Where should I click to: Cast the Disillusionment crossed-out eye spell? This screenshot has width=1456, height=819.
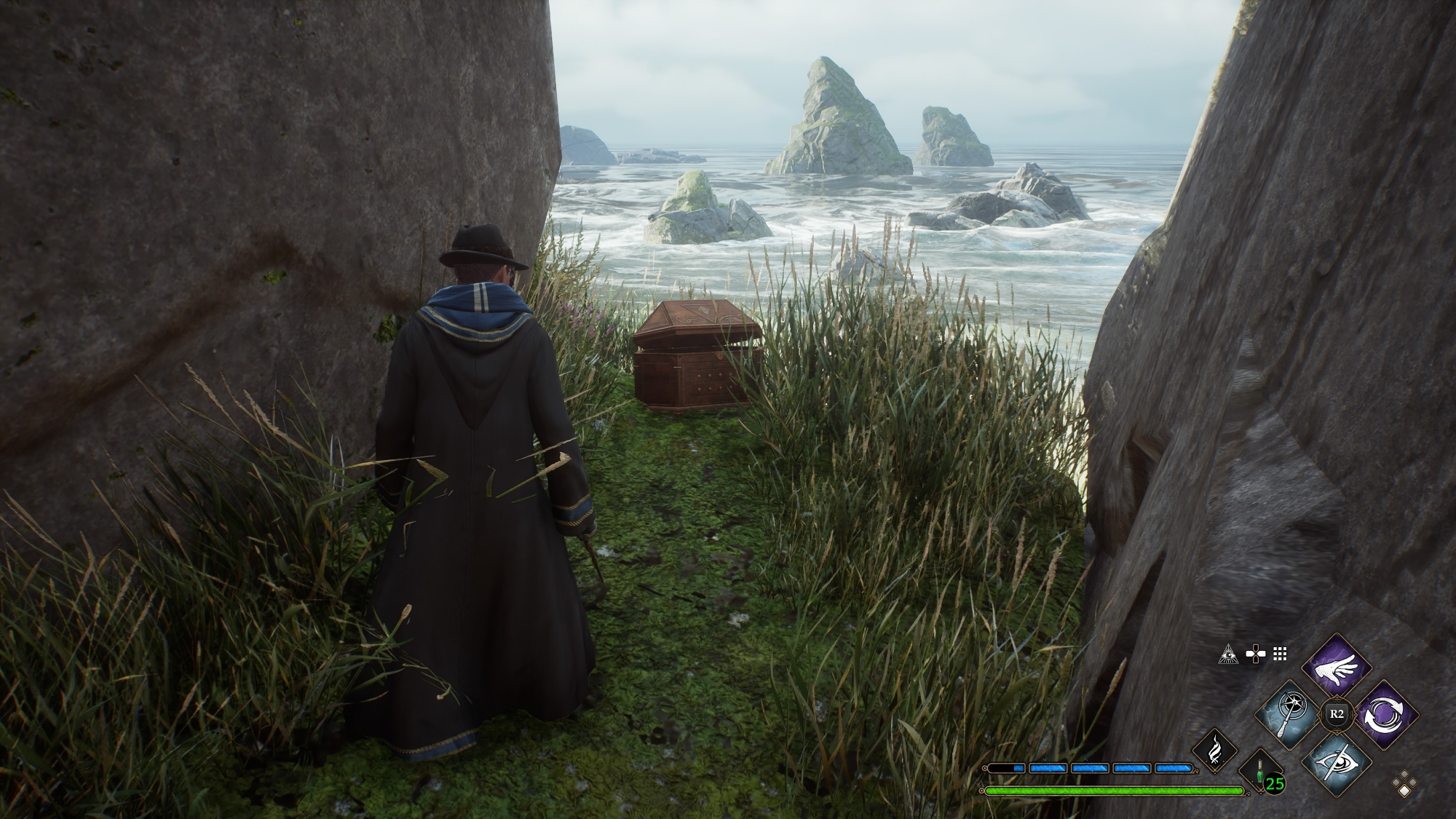[x=1336, y=761]
